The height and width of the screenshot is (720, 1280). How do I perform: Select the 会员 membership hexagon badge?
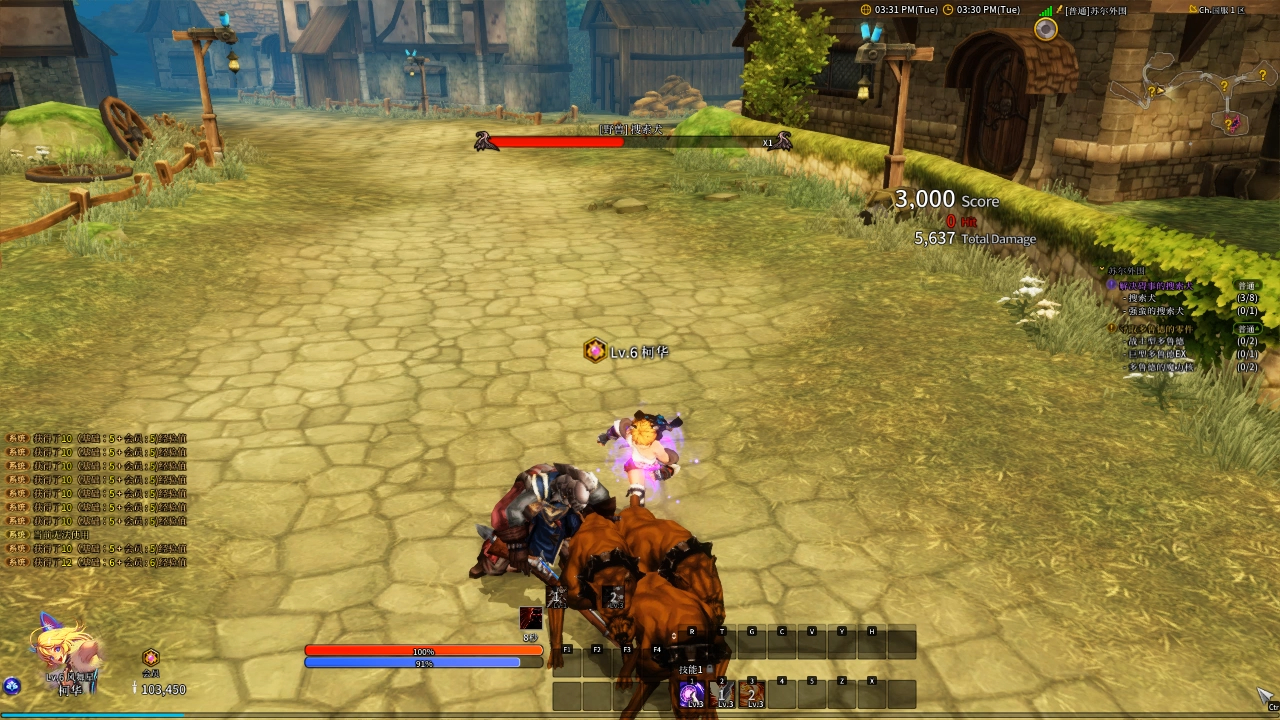tap(151, 658)
